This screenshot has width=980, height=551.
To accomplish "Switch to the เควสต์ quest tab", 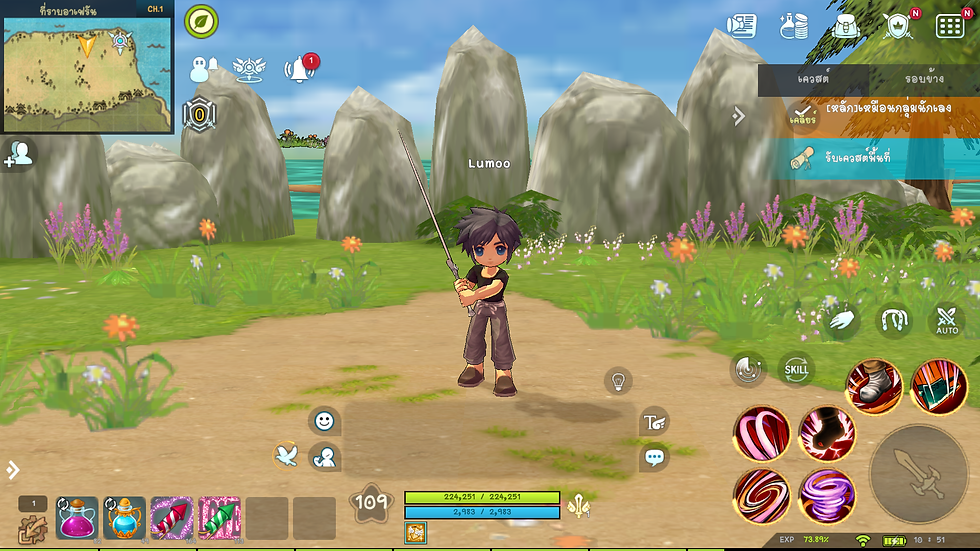I will pyautogui.click(x=813, y=78).
